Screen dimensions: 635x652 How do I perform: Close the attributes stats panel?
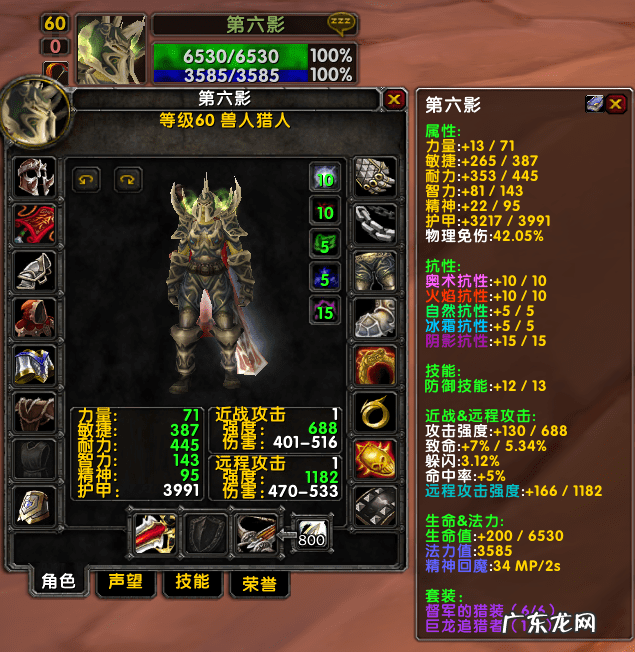[616, 103]
